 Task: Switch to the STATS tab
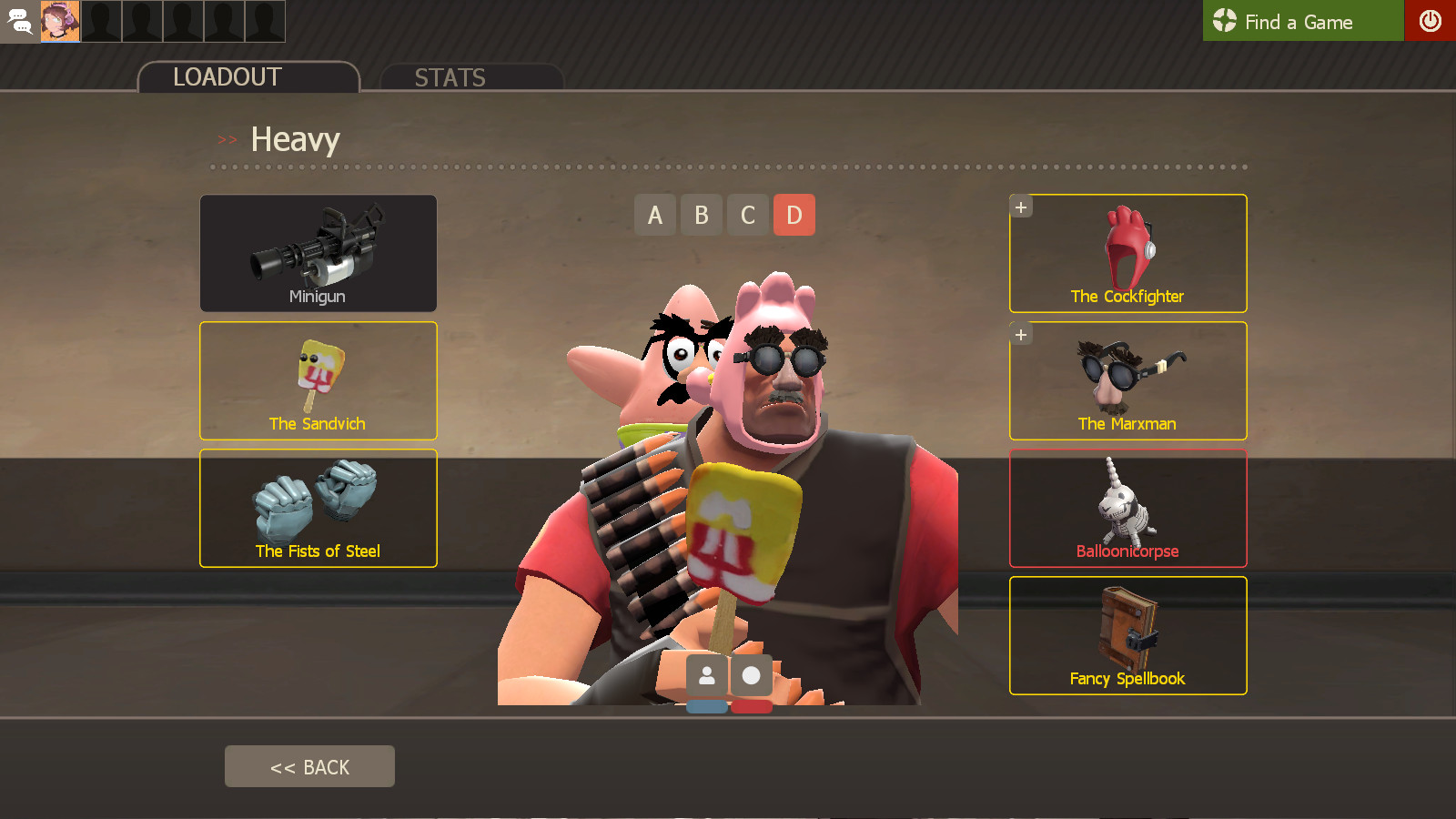pyautogui.click(x=450, y=77)
